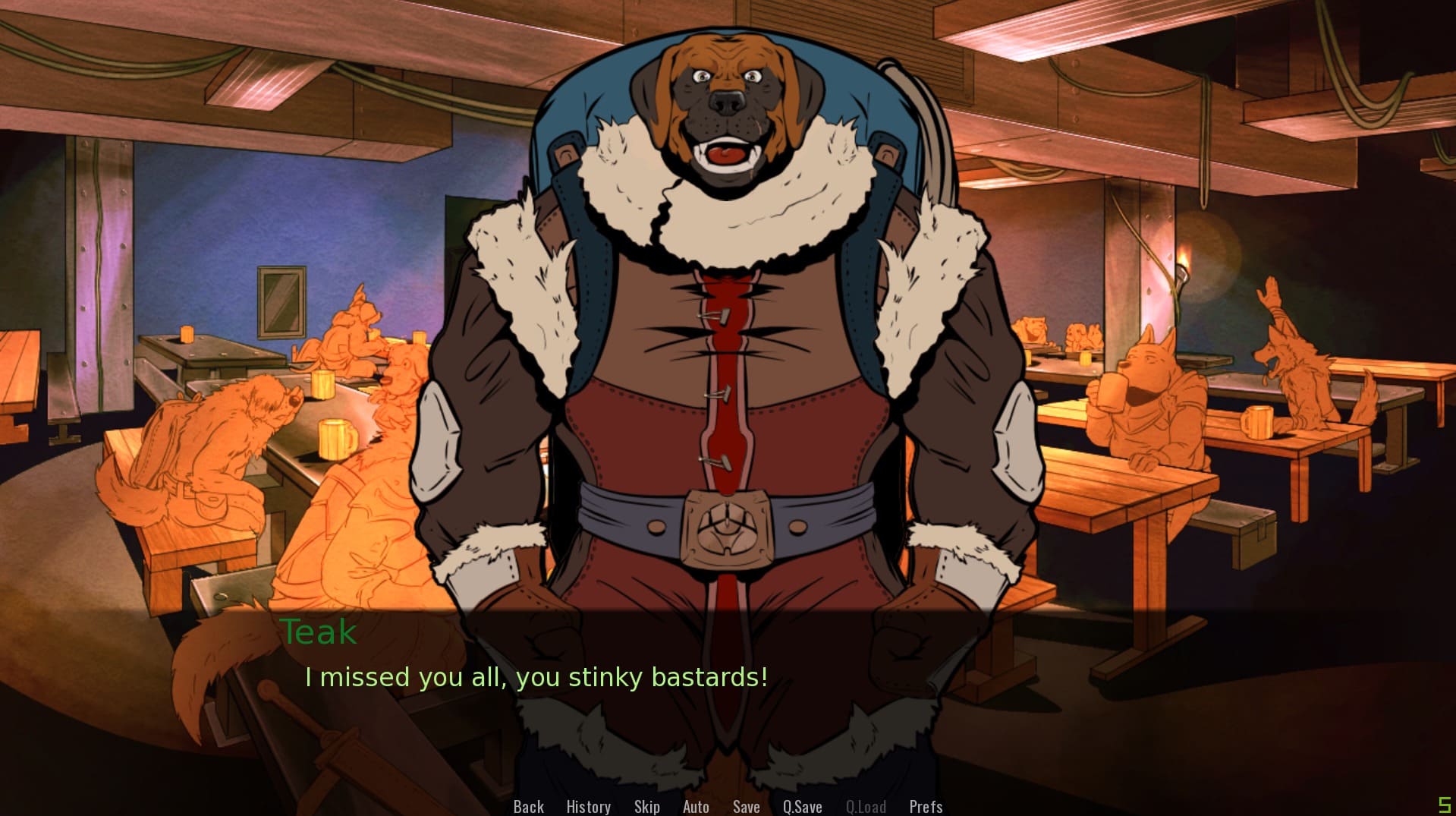Go back using the Back button
Image resolution: width=1456 pixels, height=816 pixels.
(528, 806)
